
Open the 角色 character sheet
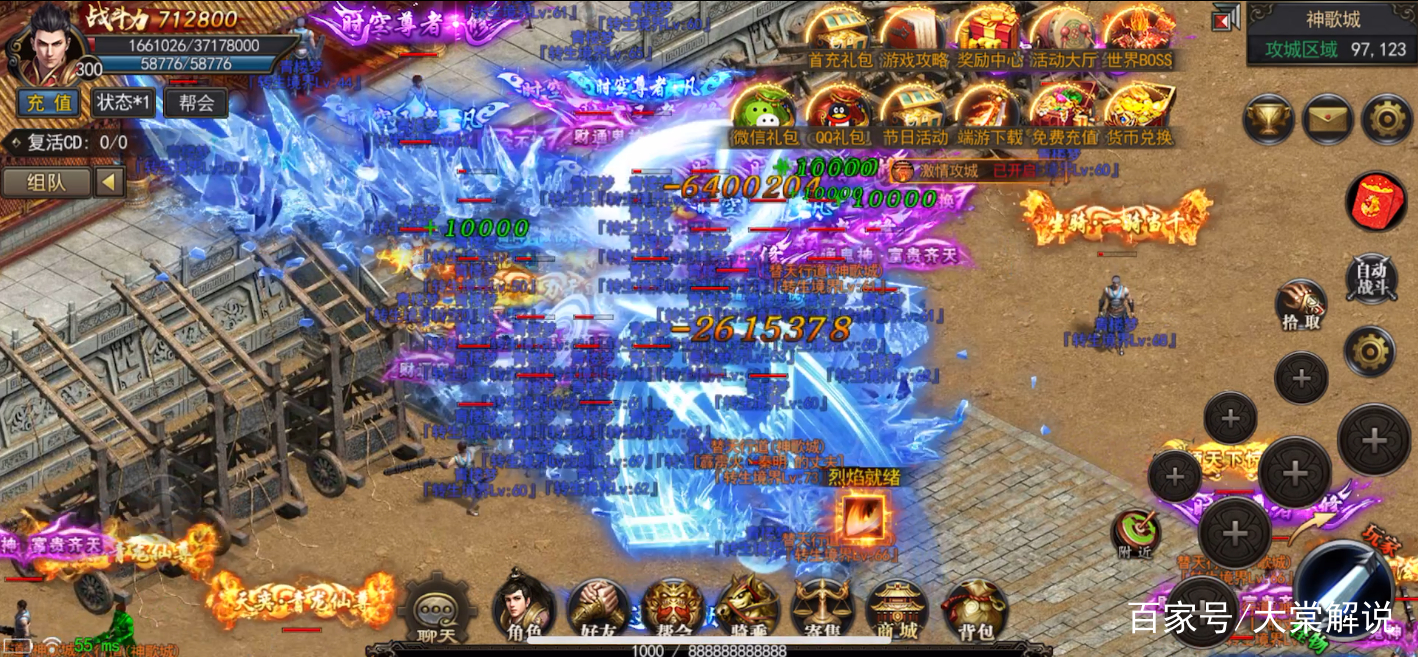click(523, 608)
